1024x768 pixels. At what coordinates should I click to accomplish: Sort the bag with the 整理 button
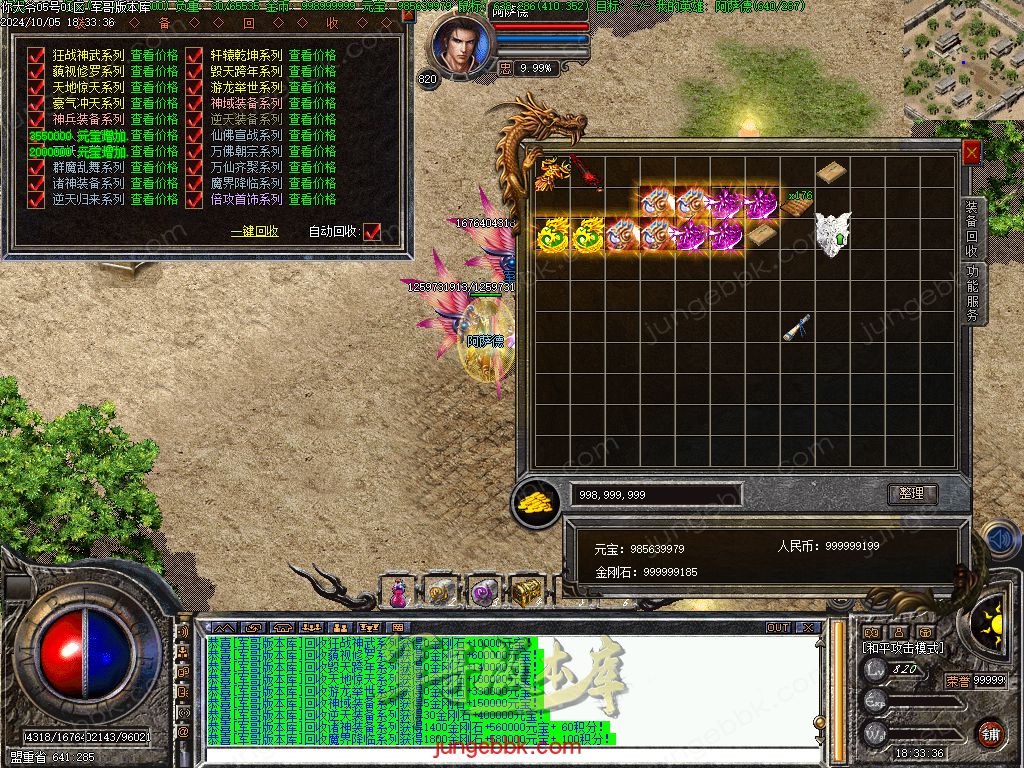coord(912,494)
